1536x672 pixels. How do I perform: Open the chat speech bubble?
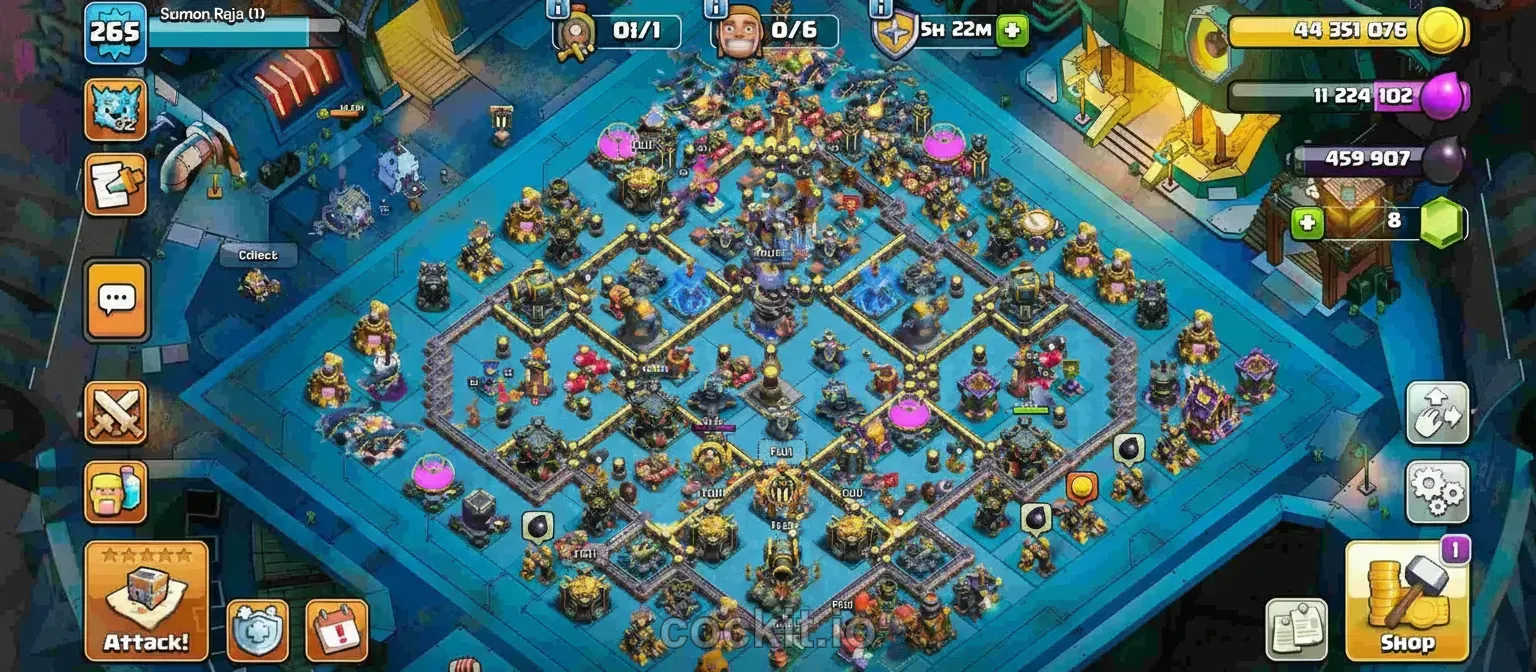pos(116,298)
